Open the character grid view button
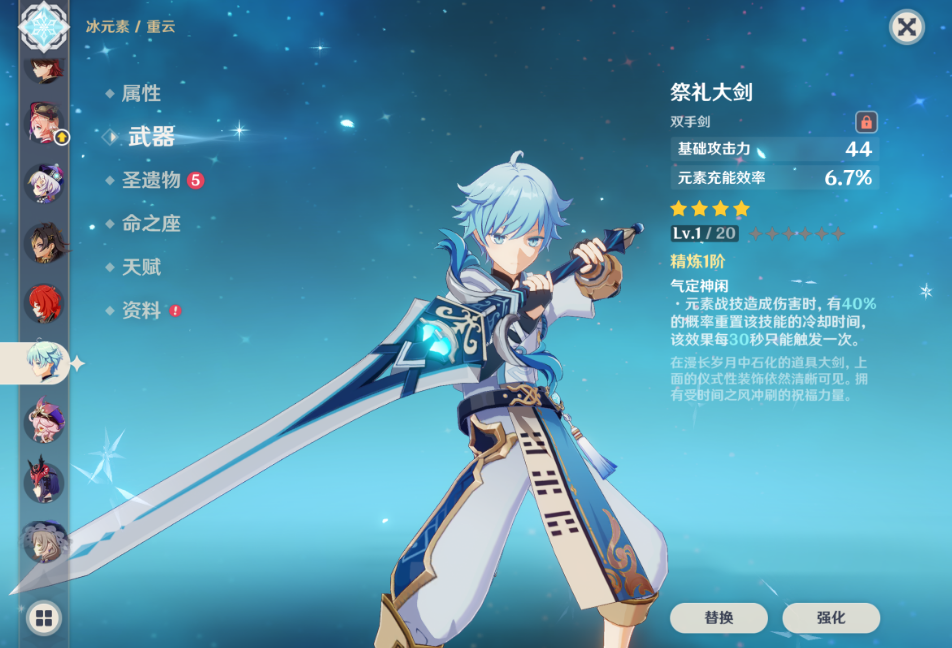Screen dimensions: 952x648 (x=43, y=618)
